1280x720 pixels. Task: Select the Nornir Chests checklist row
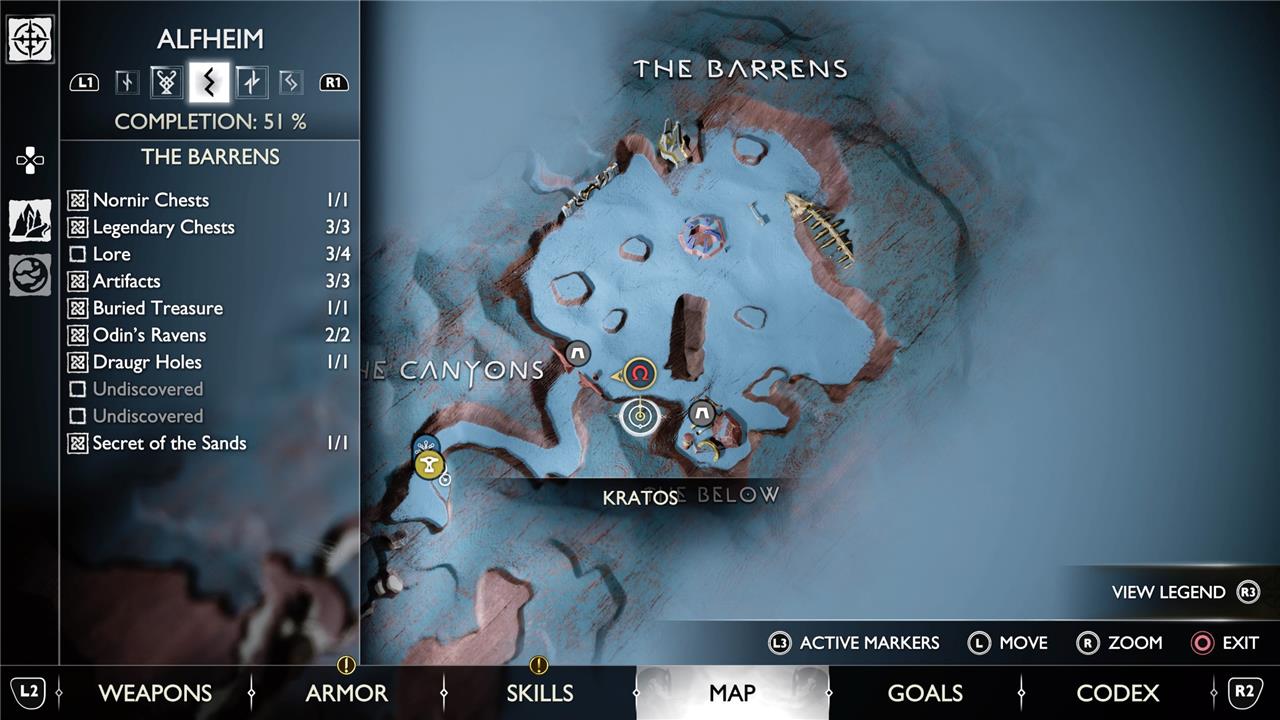(151, 200)
